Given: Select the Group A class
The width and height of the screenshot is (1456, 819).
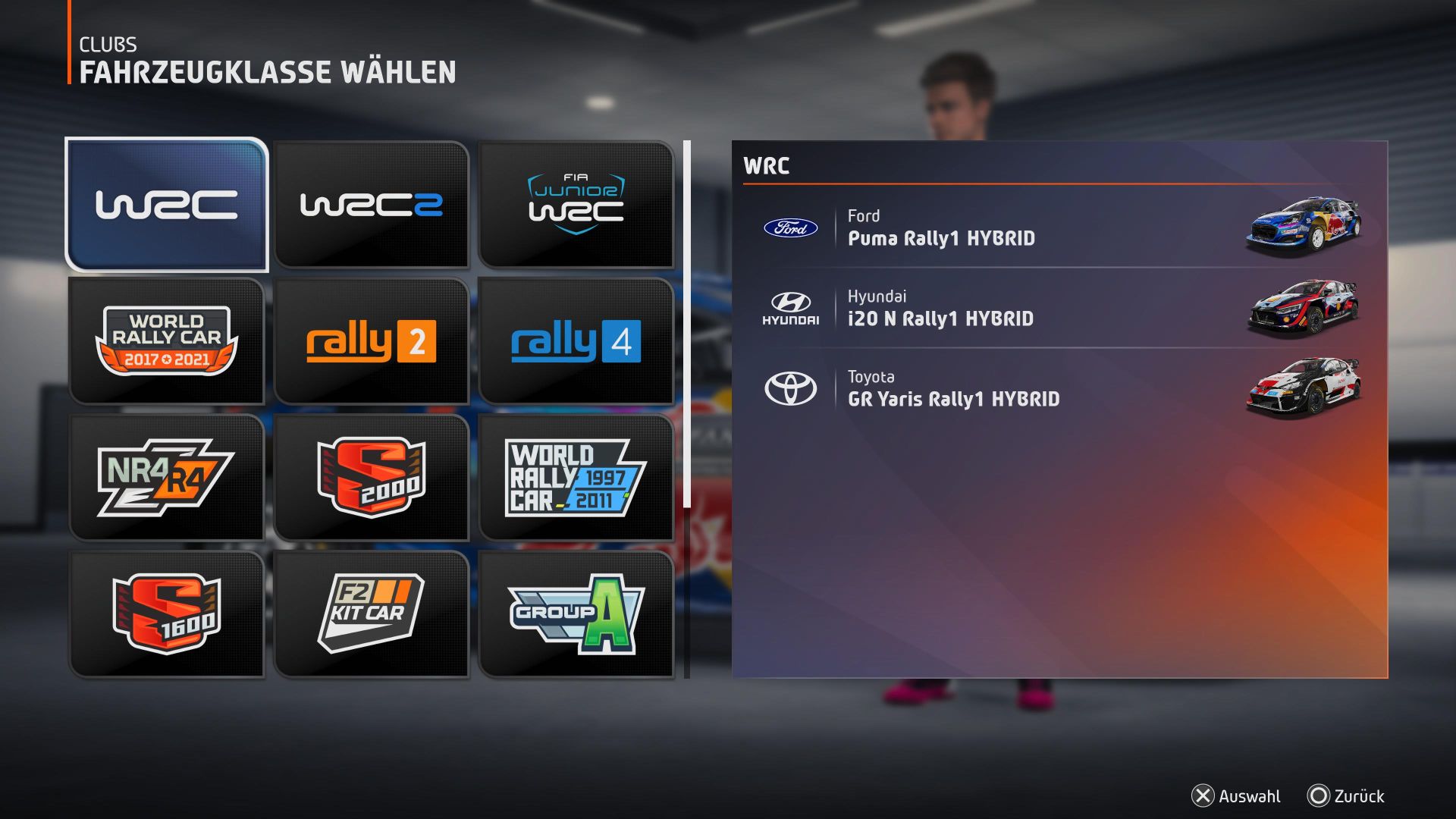Looking at the screenshot, I should 578,614.
